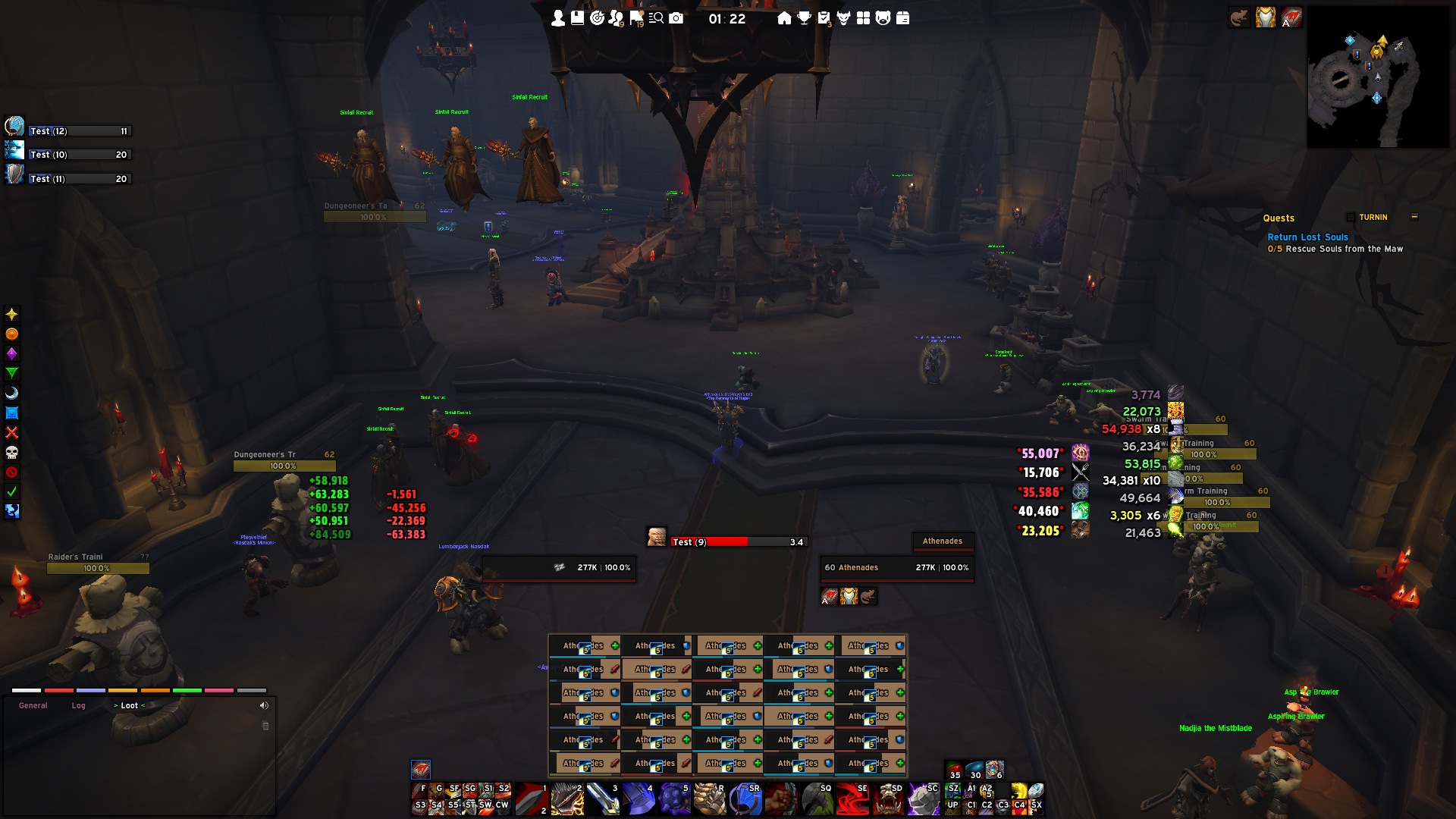Use the red slash ability labeled SE
Screen dimensions: 1456x819
(x=852, y=799)
